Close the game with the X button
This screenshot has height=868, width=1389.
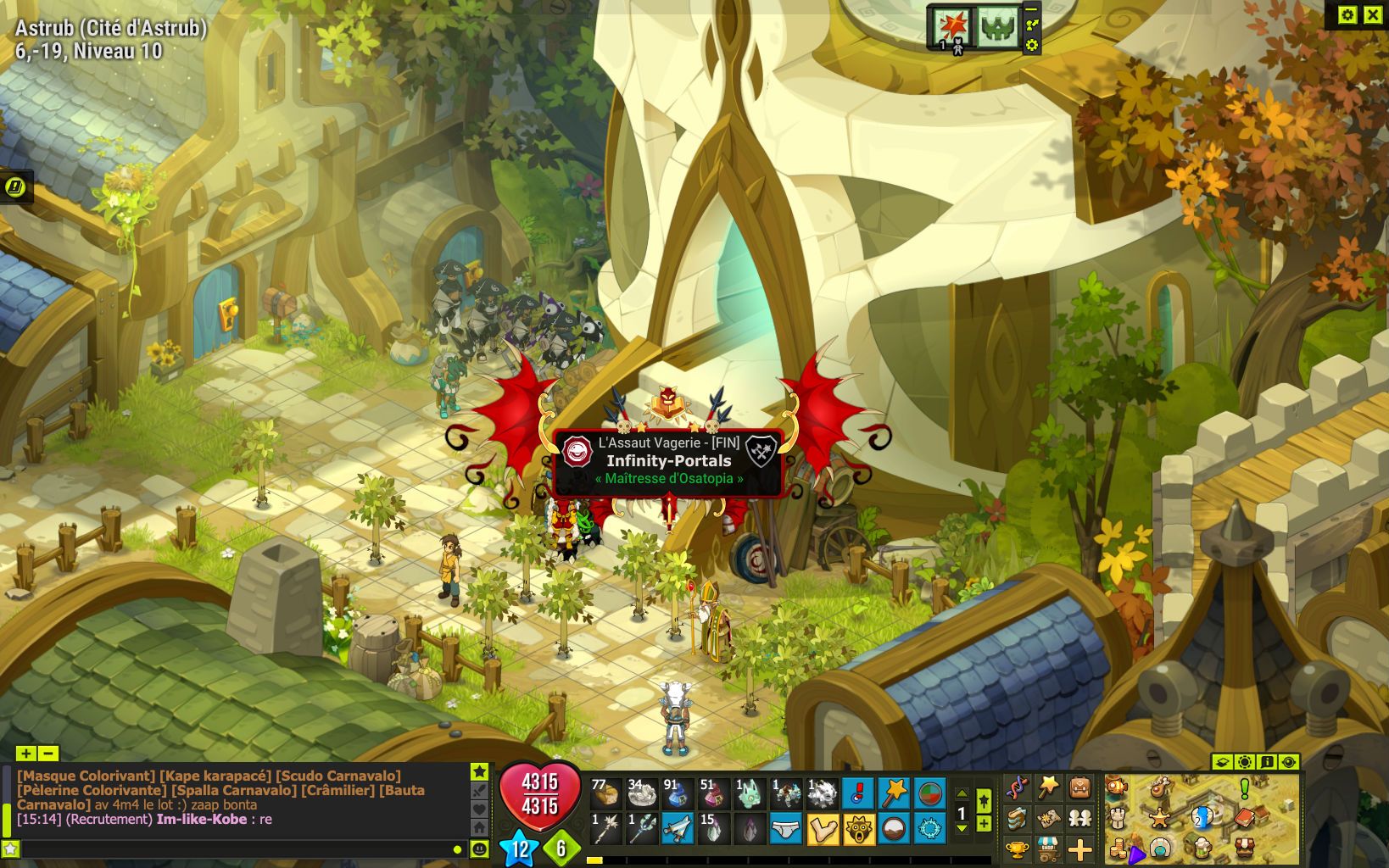point(1372,14)
